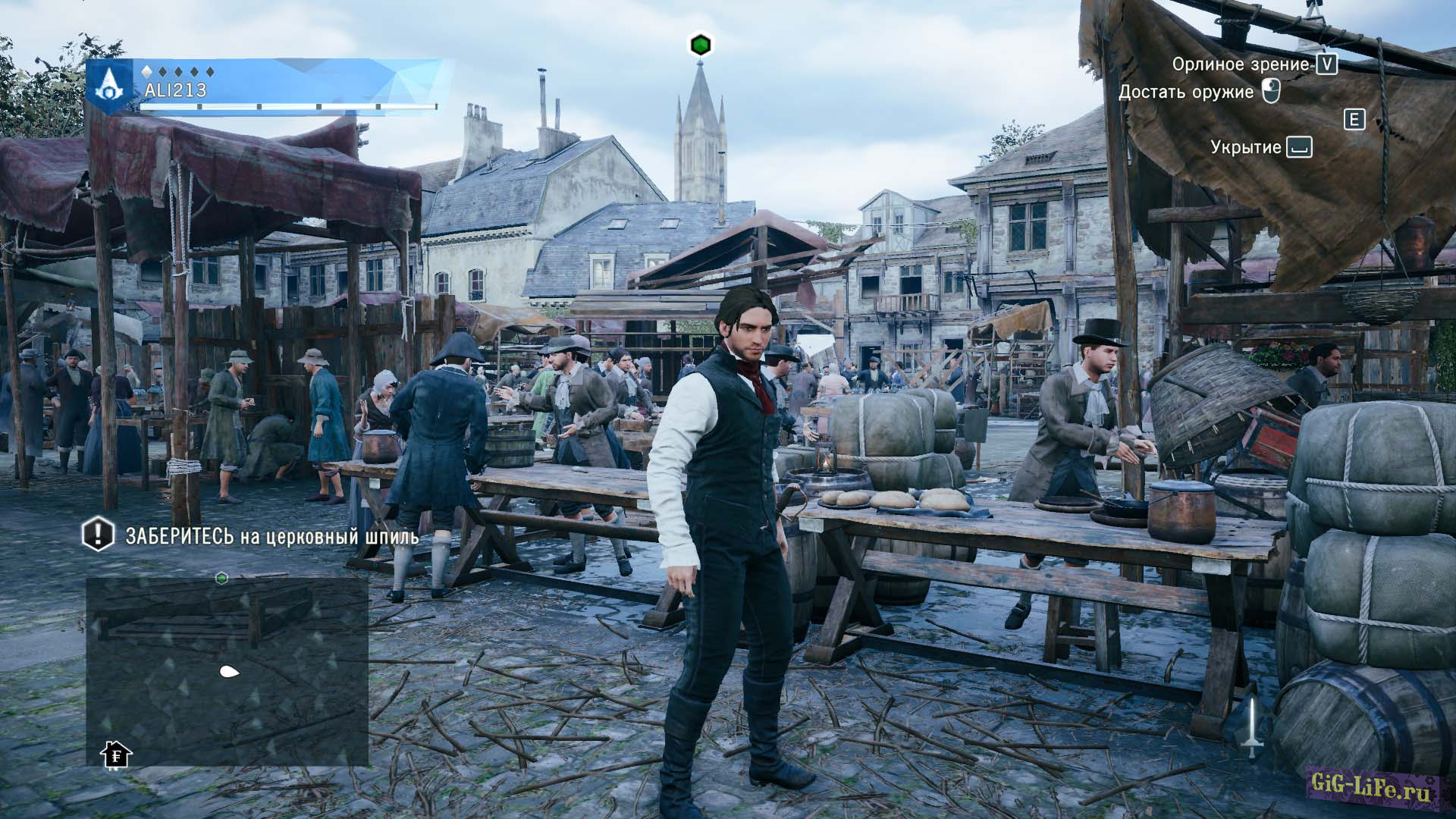The width and height of the screenshot is (1456, 819).
Task: Click the minimap panel
Action: pos(227,671)
